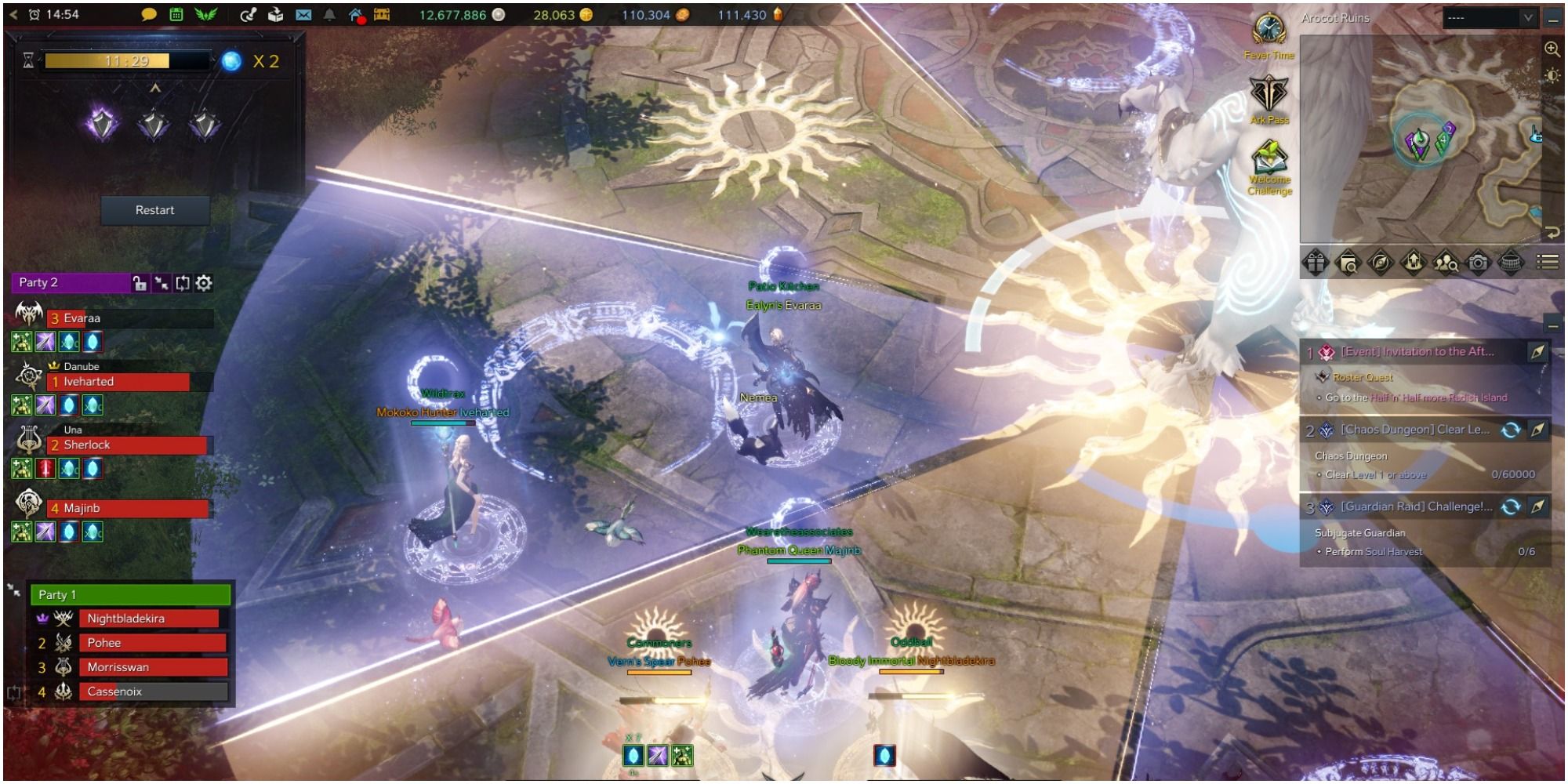The image size is (1568, 784).
Task: Open the gold chest market icon on top bar
Action: click(x=383, y=14)
